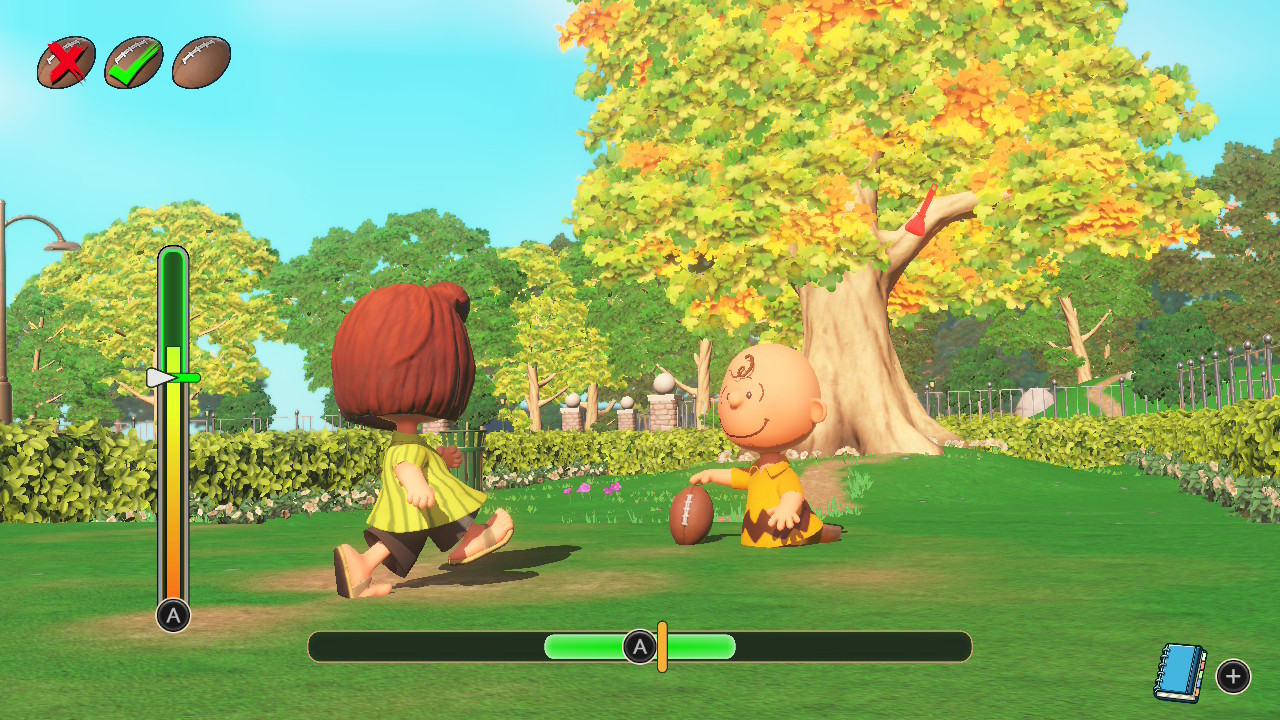Screen dimensions: 1280x720
Task: Select the football with green checkmark
Action: pyautogui.click(x=134, y=63)
